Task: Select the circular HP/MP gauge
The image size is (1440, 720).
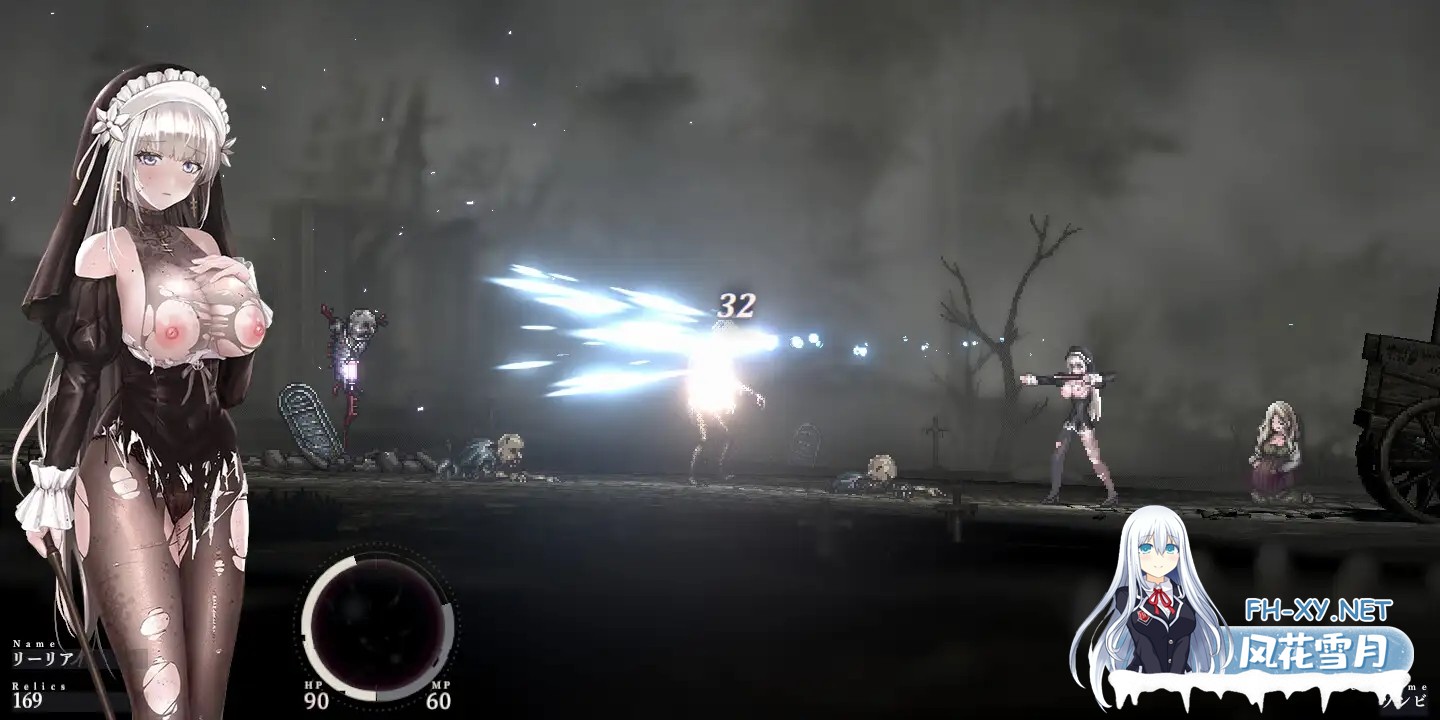Action: tap(378, 630)
